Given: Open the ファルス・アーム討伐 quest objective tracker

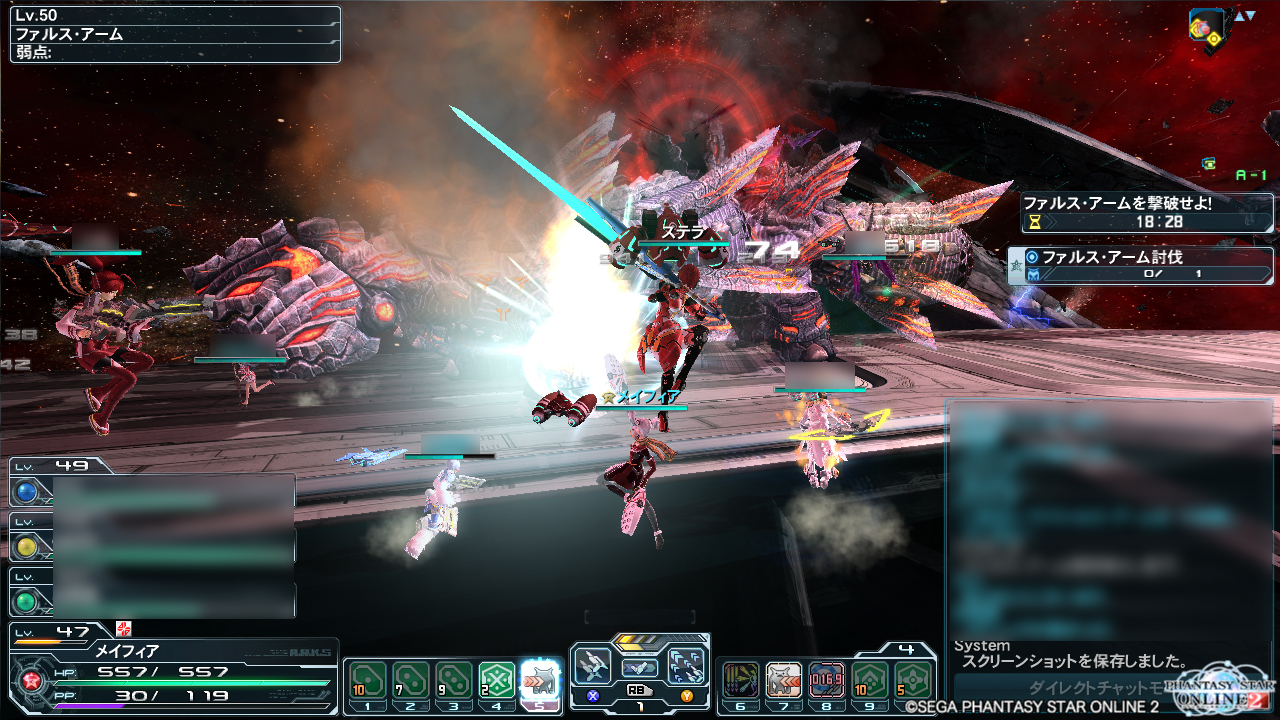Looking at the screenshot, I should (1140, 265).
